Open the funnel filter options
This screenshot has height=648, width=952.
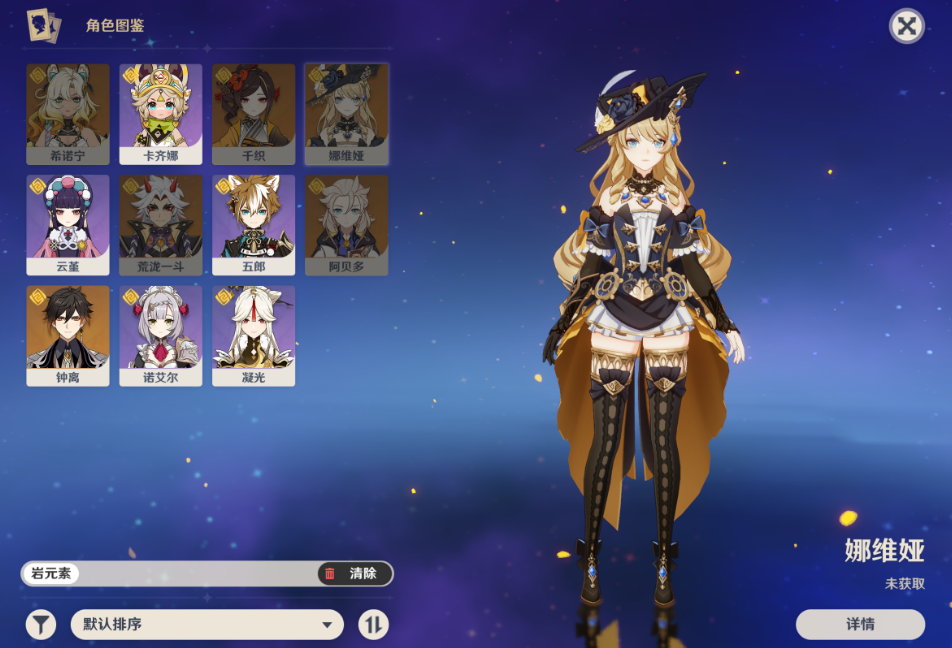(x=40, y=625)
